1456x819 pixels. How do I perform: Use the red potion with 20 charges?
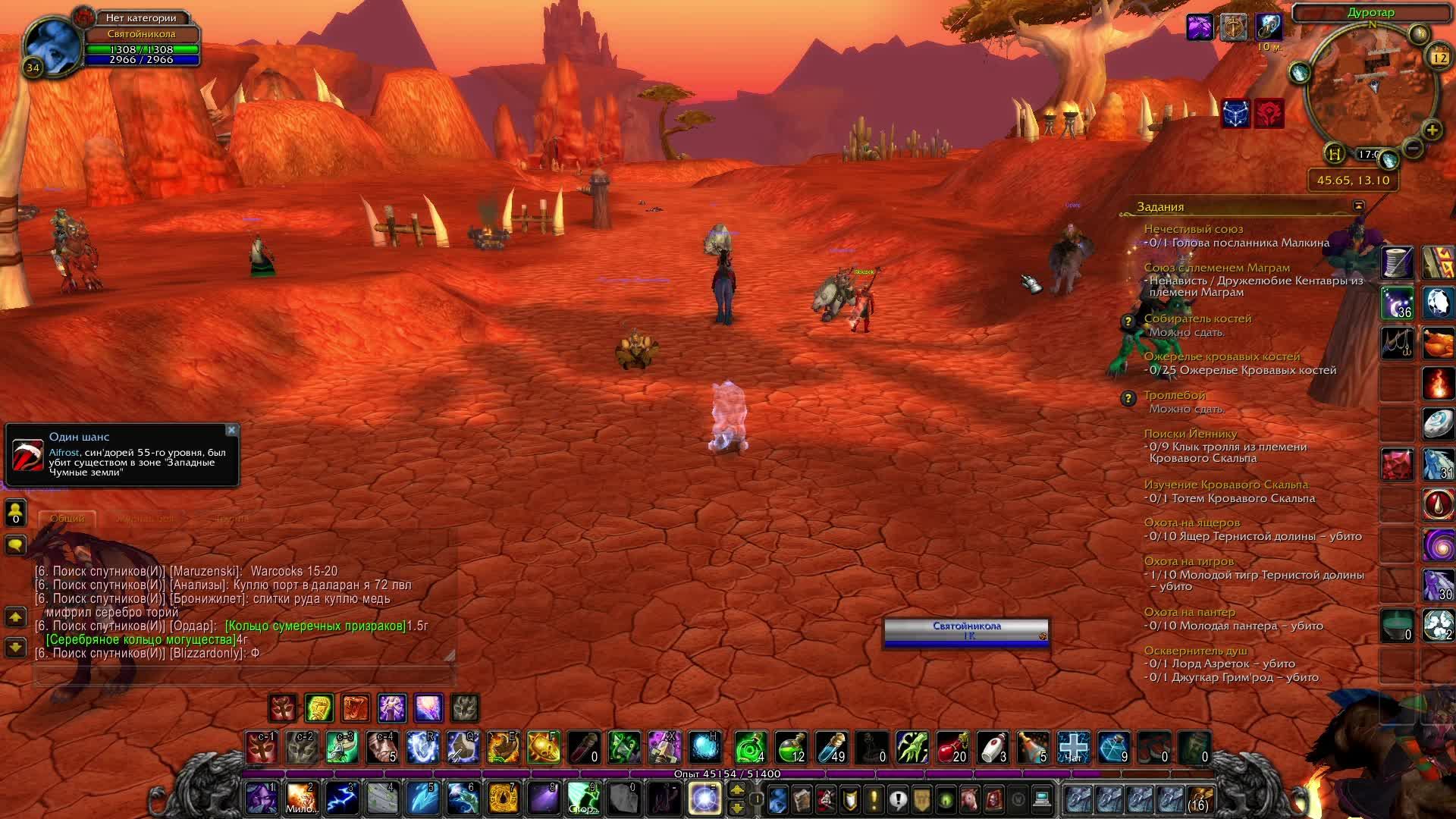click(952, 748)
